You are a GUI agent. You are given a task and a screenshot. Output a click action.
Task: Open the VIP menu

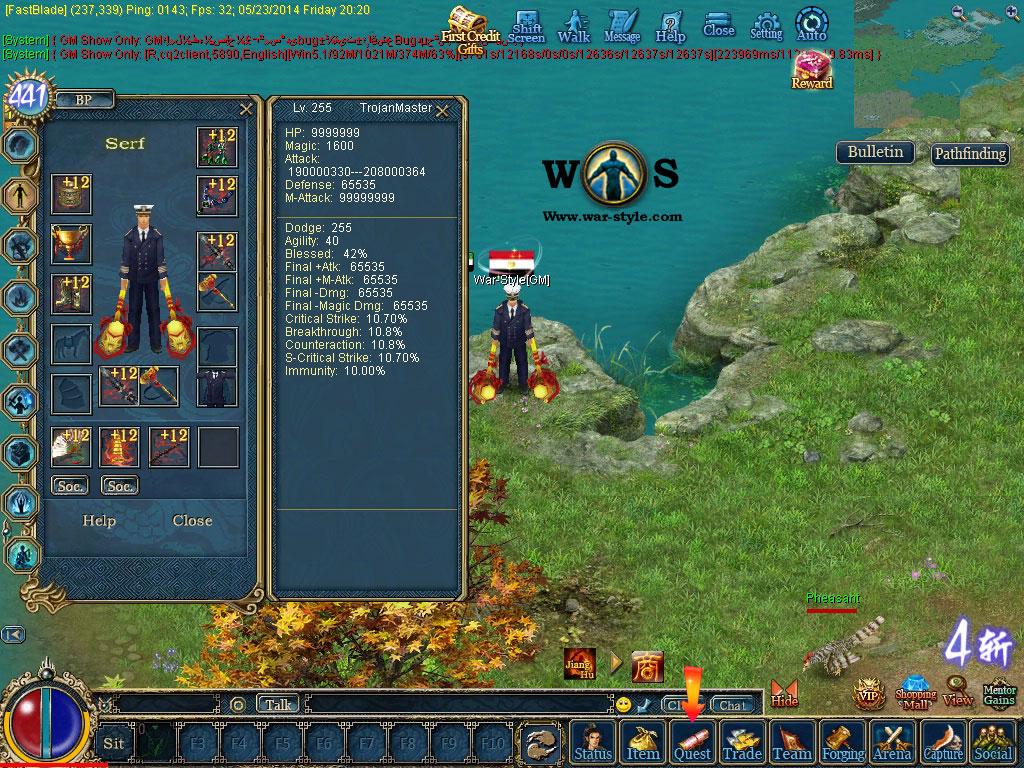pos(868,694)
